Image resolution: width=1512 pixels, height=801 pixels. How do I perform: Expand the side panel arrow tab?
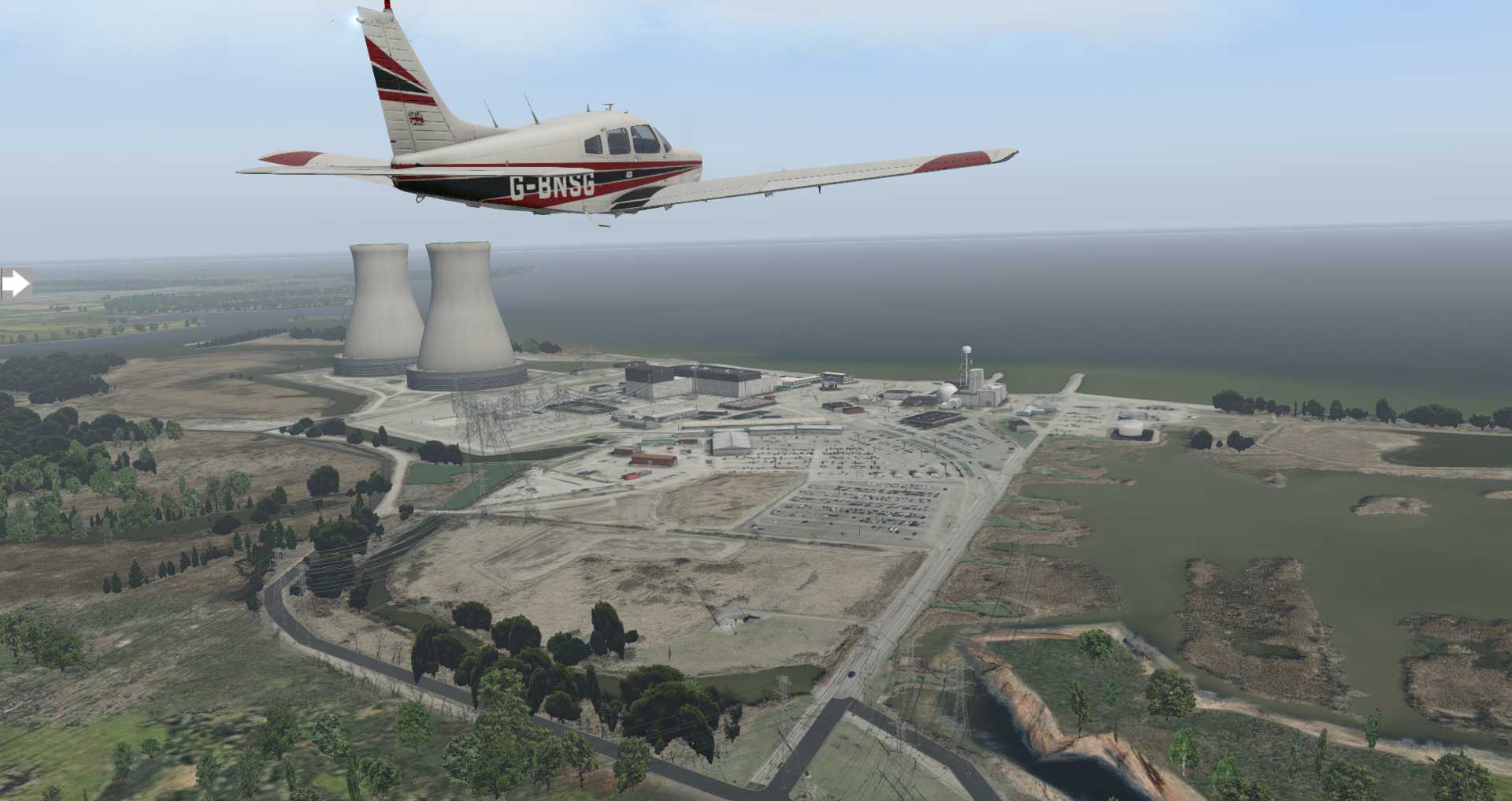click(x=15, y=284)
